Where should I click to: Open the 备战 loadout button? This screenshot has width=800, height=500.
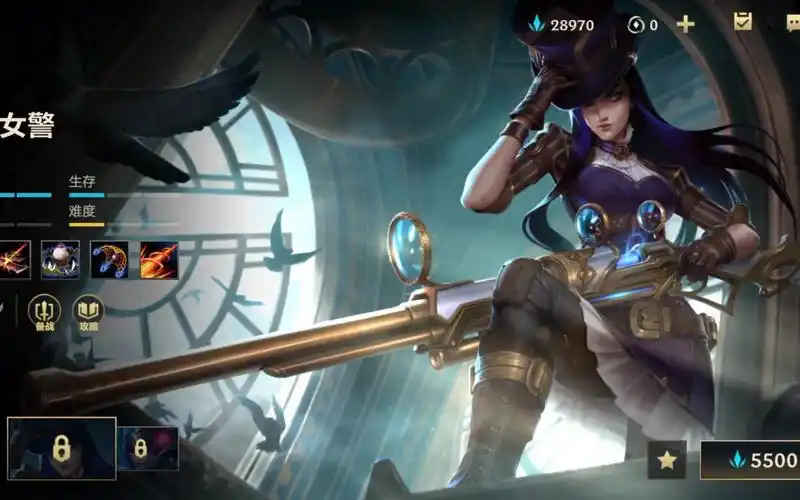[x=44, y=313]
